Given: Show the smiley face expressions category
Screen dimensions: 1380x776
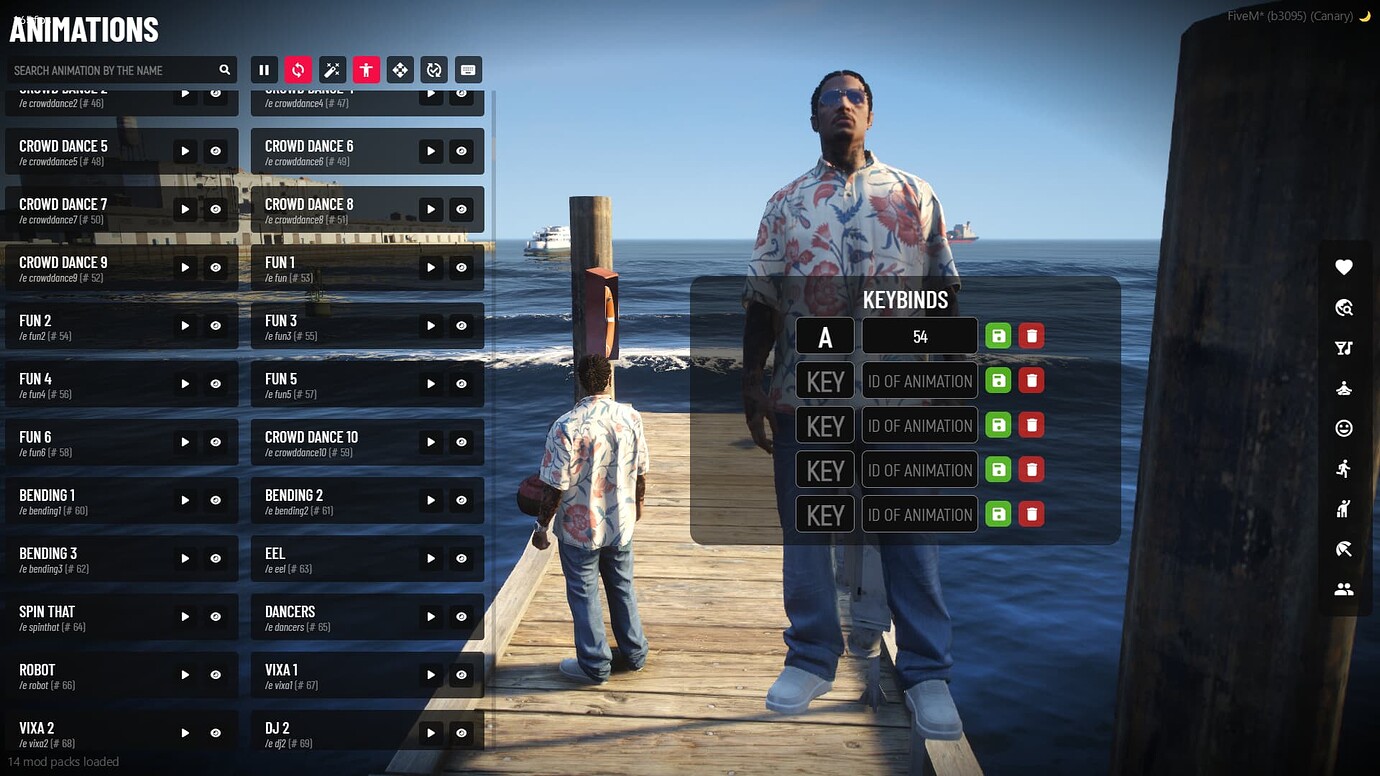Looking at the screenshot, I should tap(1344, 428).
